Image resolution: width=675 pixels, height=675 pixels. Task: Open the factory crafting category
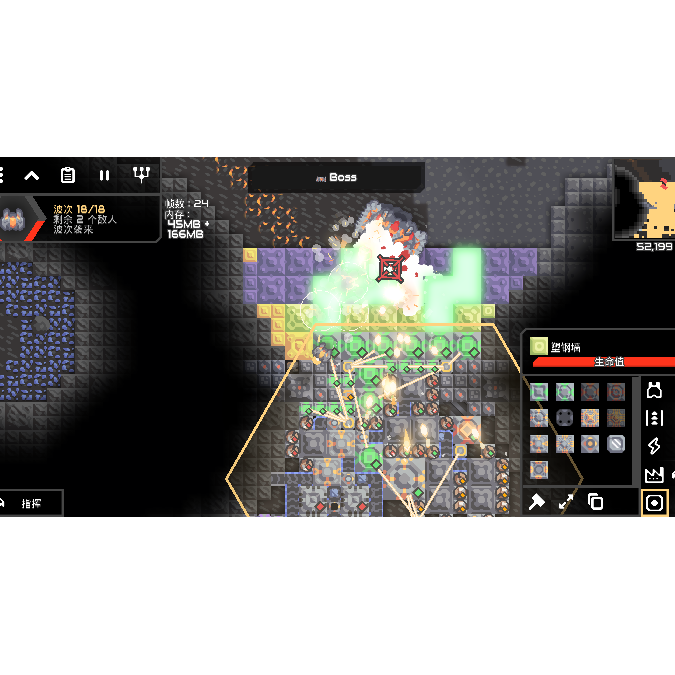(x=655, y=474)
